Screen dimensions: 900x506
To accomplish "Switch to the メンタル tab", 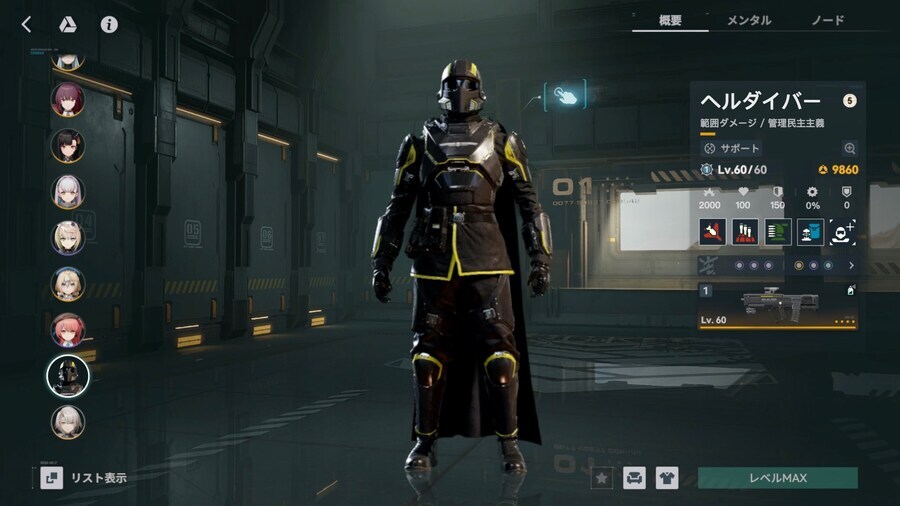I will click(x=748, y=20).
